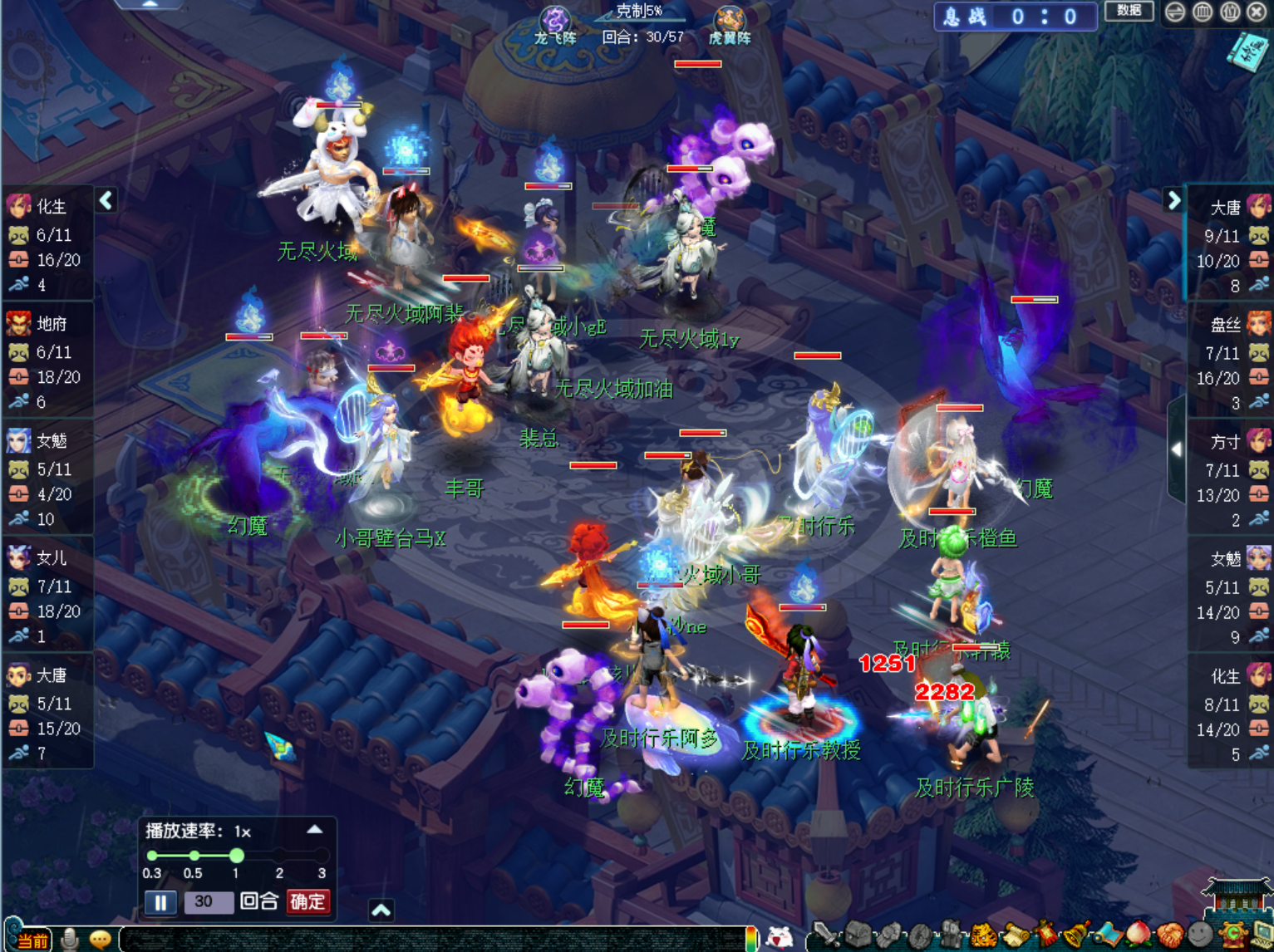Screen dimensions: 1274x952
Task: Open the speech bubble chat icon
Action: click(101, 940)
